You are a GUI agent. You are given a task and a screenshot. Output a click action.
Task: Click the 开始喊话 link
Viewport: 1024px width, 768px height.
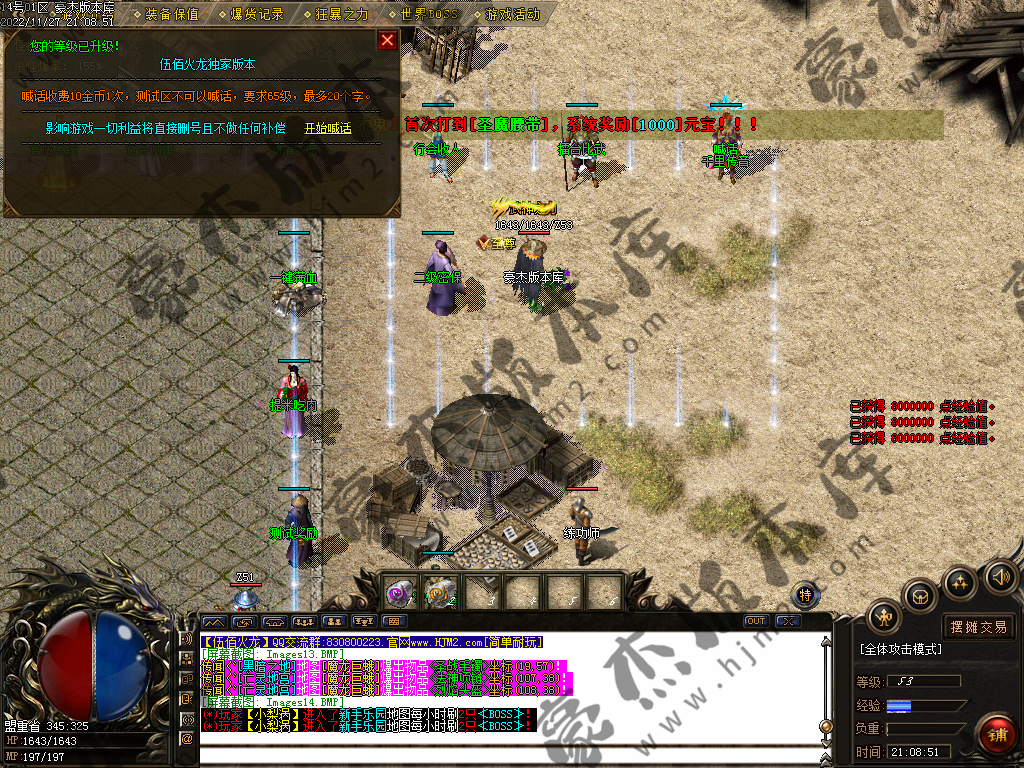(328, 129)
